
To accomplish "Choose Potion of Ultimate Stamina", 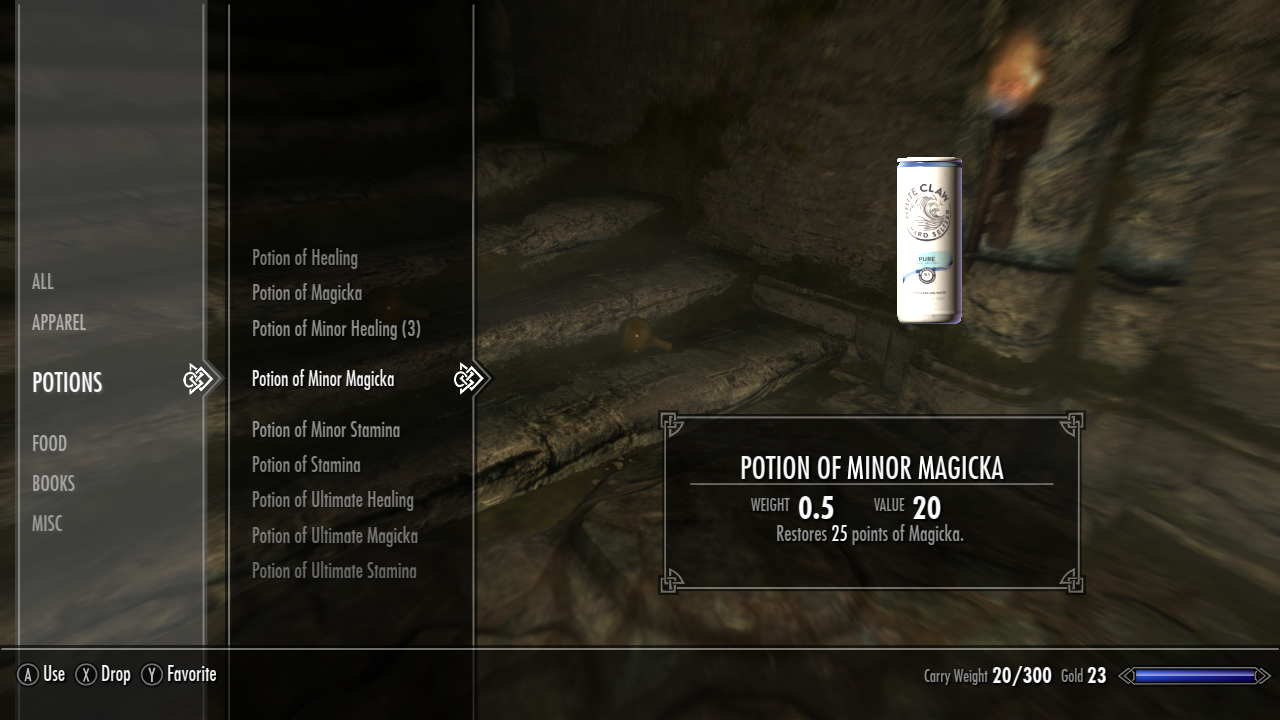I will [334, 571].
